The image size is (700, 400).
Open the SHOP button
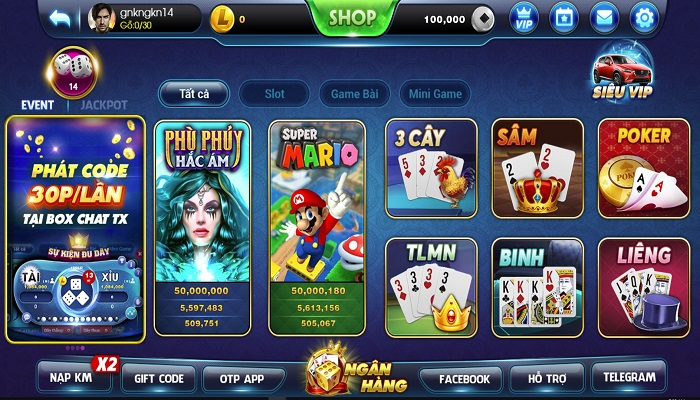352,18
